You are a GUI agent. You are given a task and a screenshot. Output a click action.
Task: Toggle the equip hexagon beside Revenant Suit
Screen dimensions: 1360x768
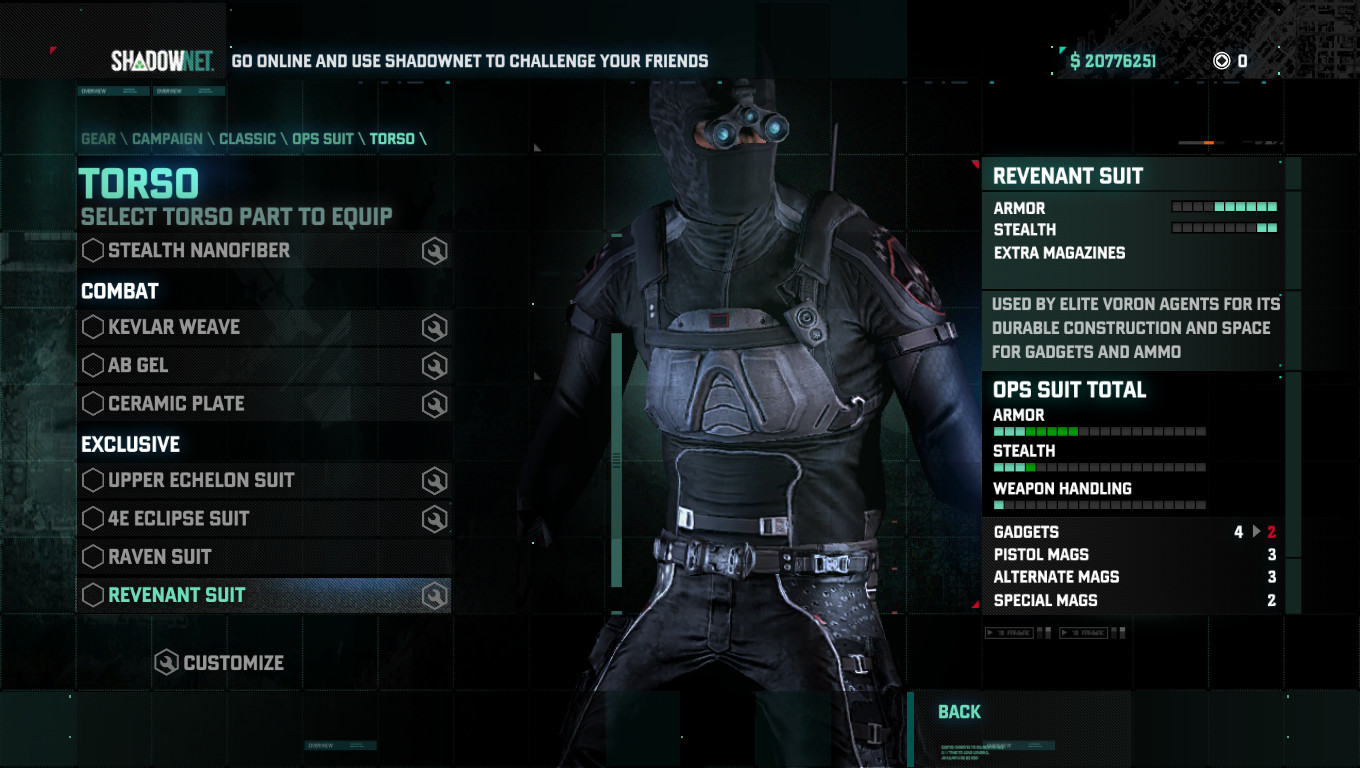(x=92, y=594)
